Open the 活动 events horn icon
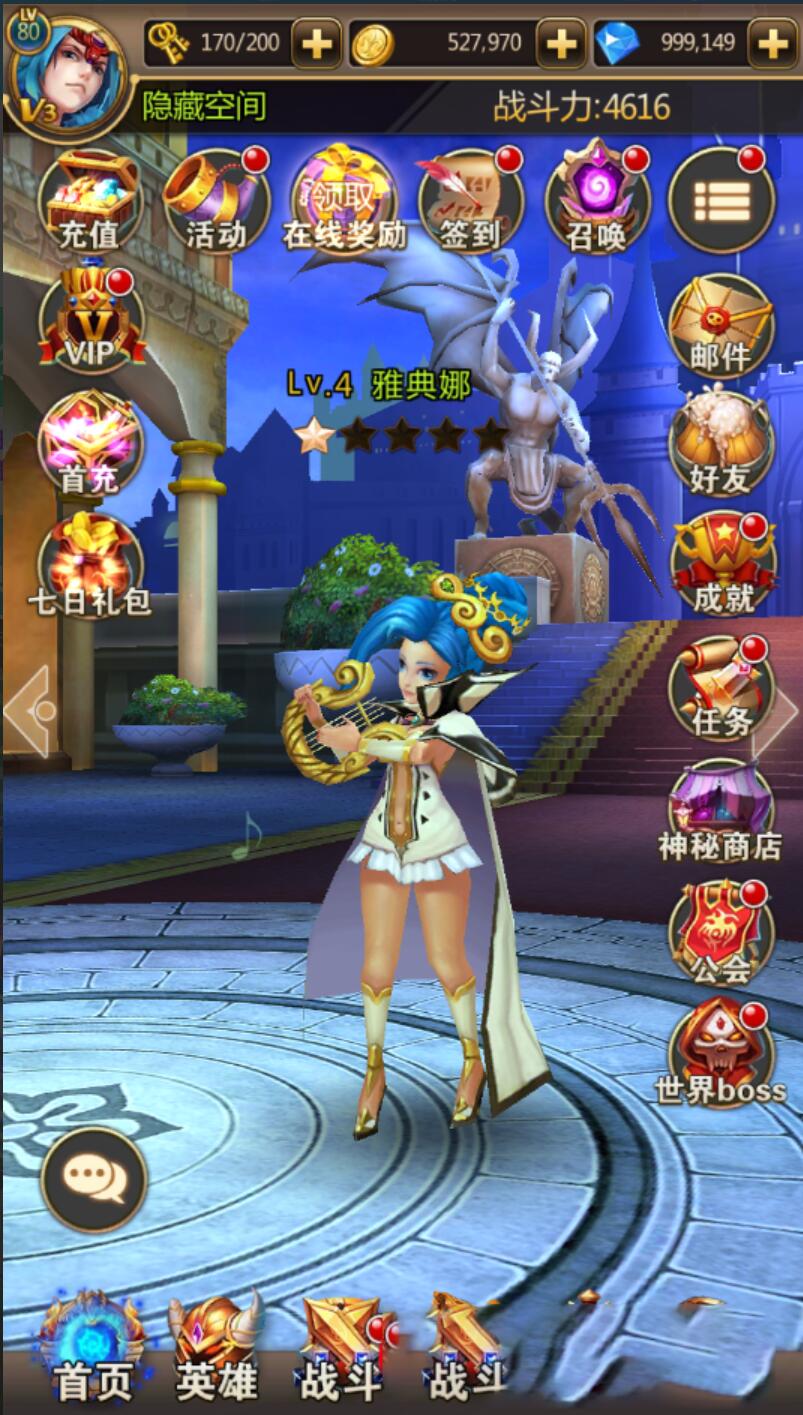 (216, 200)
